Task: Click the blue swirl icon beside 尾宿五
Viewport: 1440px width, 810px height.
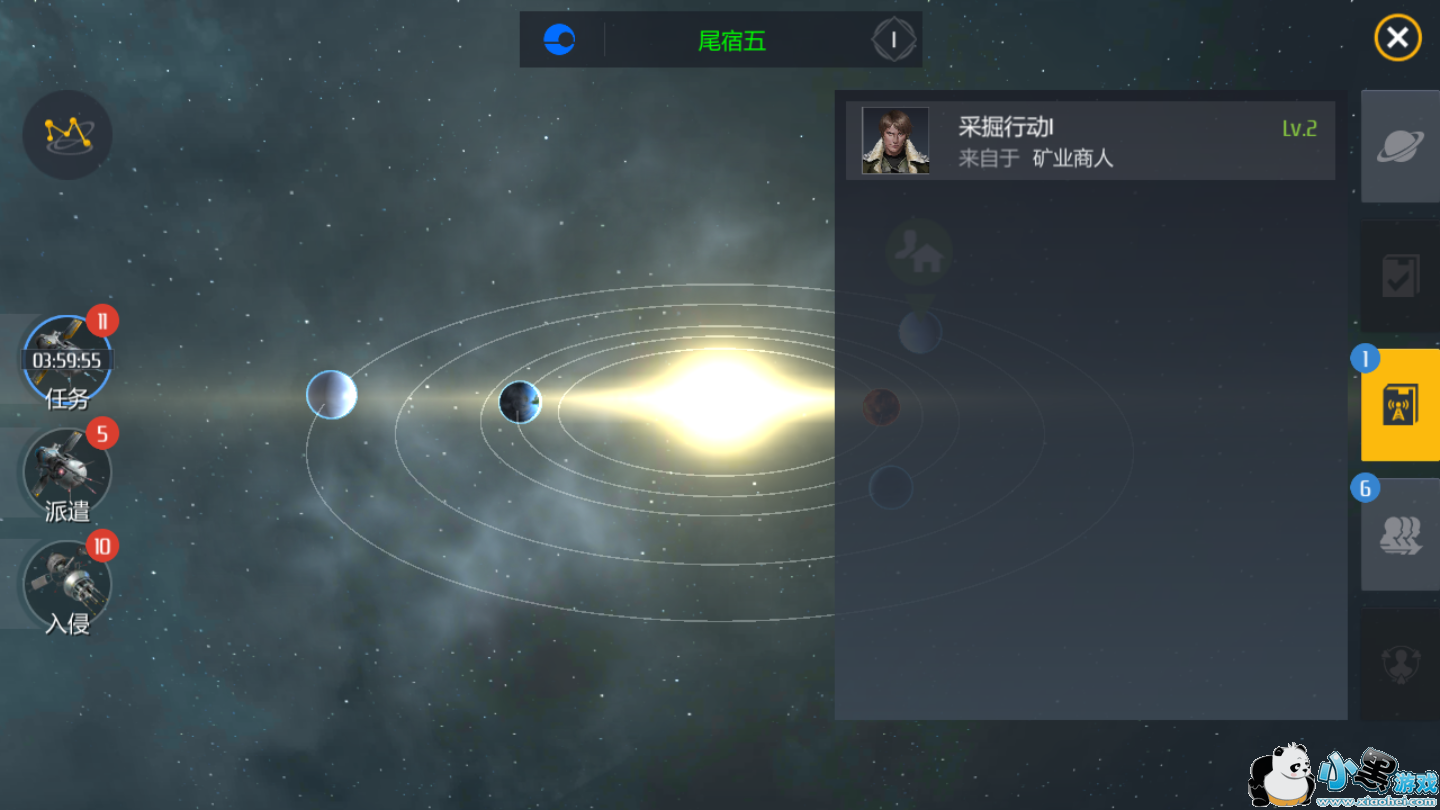Action: point(559,40)
